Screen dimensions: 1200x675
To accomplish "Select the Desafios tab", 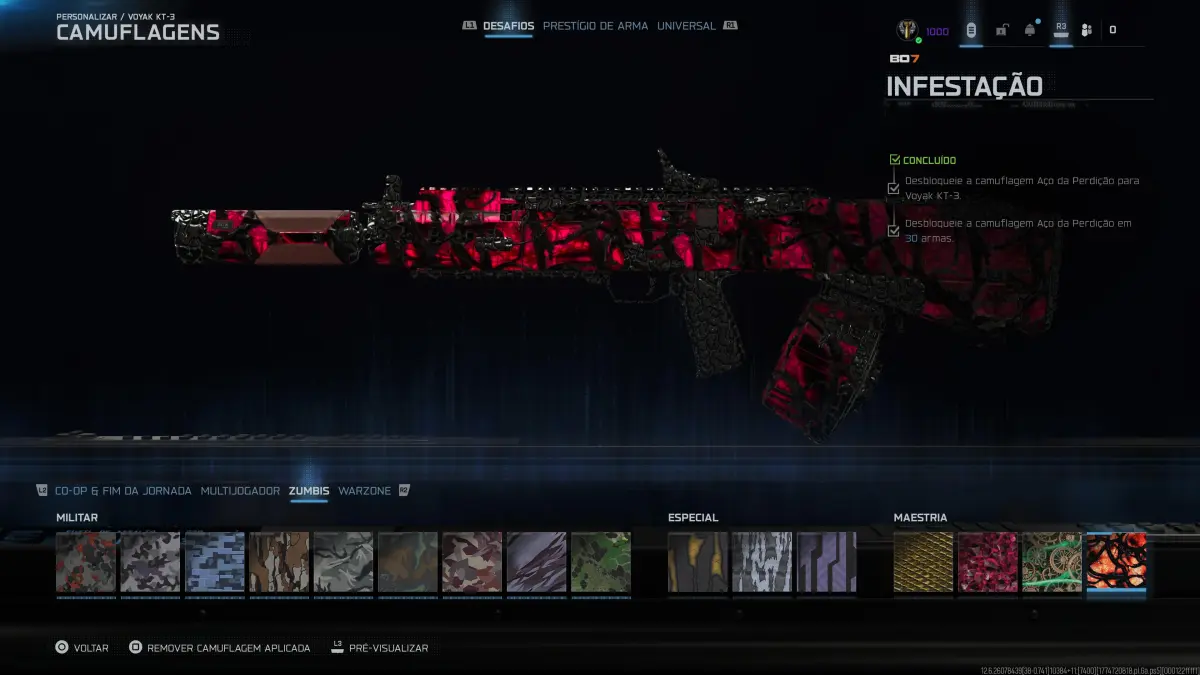I will click(x=508, y=26).
